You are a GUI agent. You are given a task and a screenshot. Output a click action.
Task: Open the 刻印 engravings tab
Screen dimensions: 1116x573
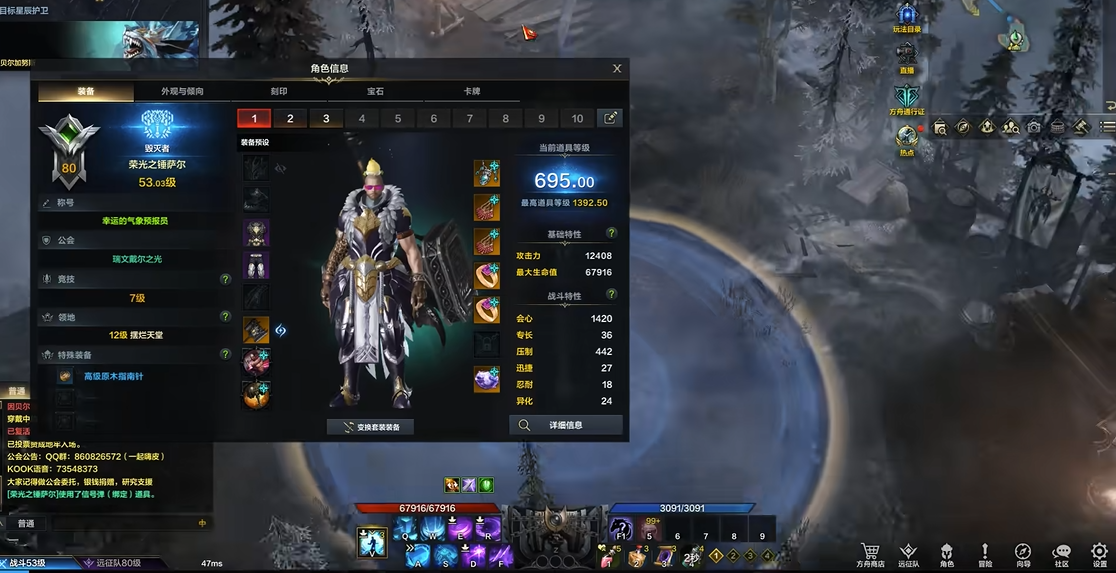pos(279,91)
